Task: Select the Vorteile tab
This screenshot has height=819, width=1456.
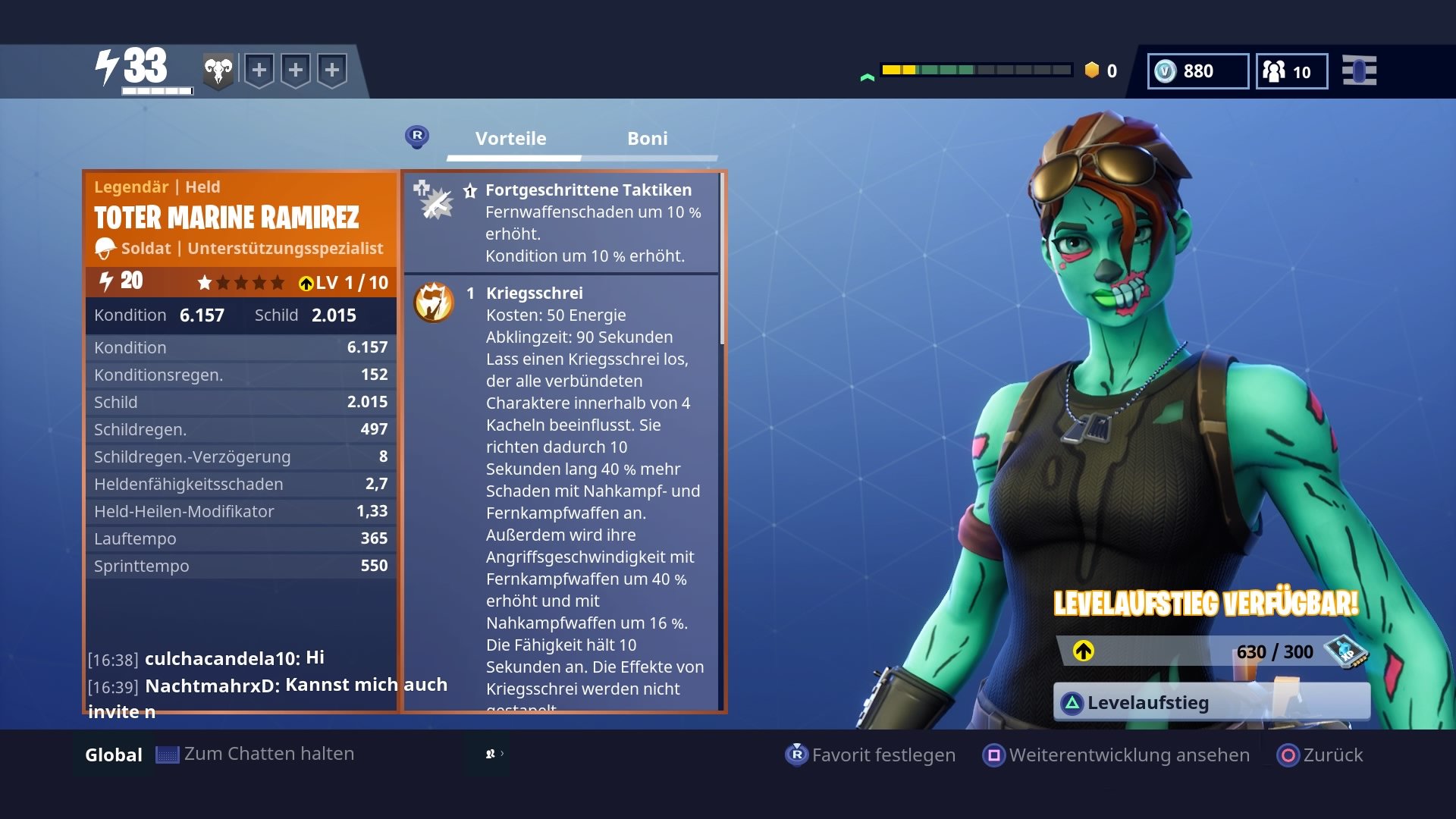Action: tap(510, 138)
